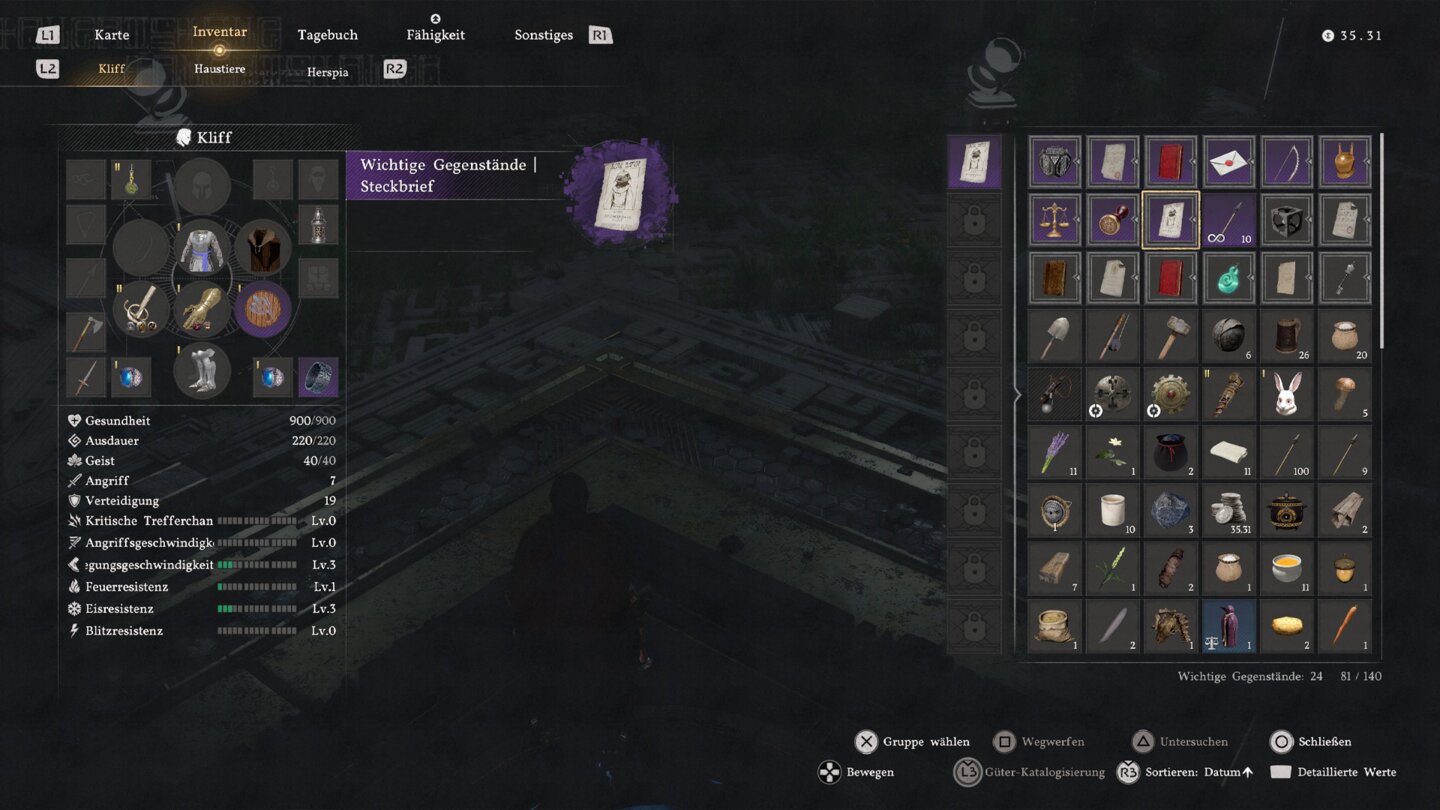Select the Haustiere sub-tab

(x=219, y=69)
